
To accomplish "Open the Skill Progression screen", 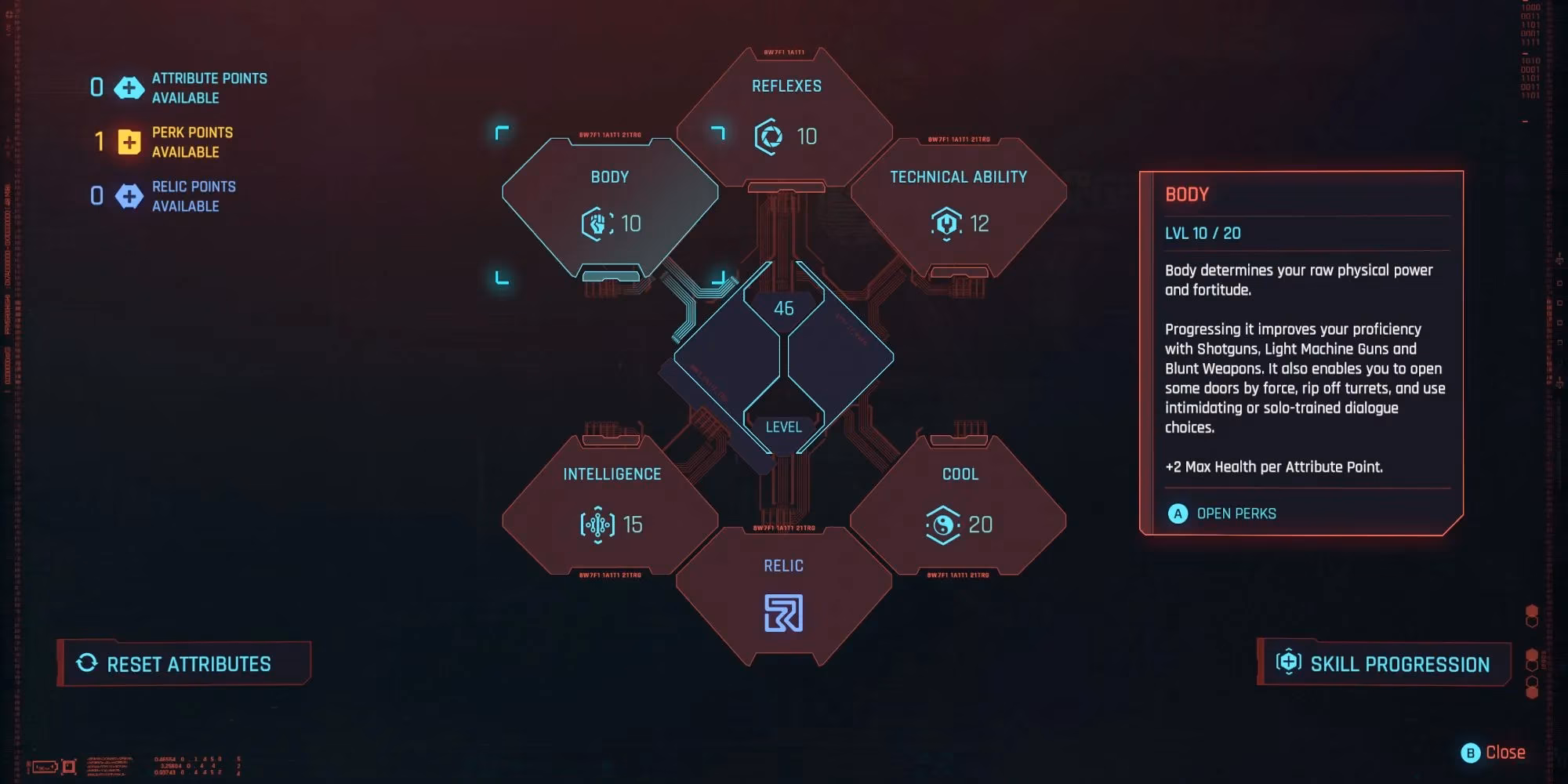I will coord(1384,663).
